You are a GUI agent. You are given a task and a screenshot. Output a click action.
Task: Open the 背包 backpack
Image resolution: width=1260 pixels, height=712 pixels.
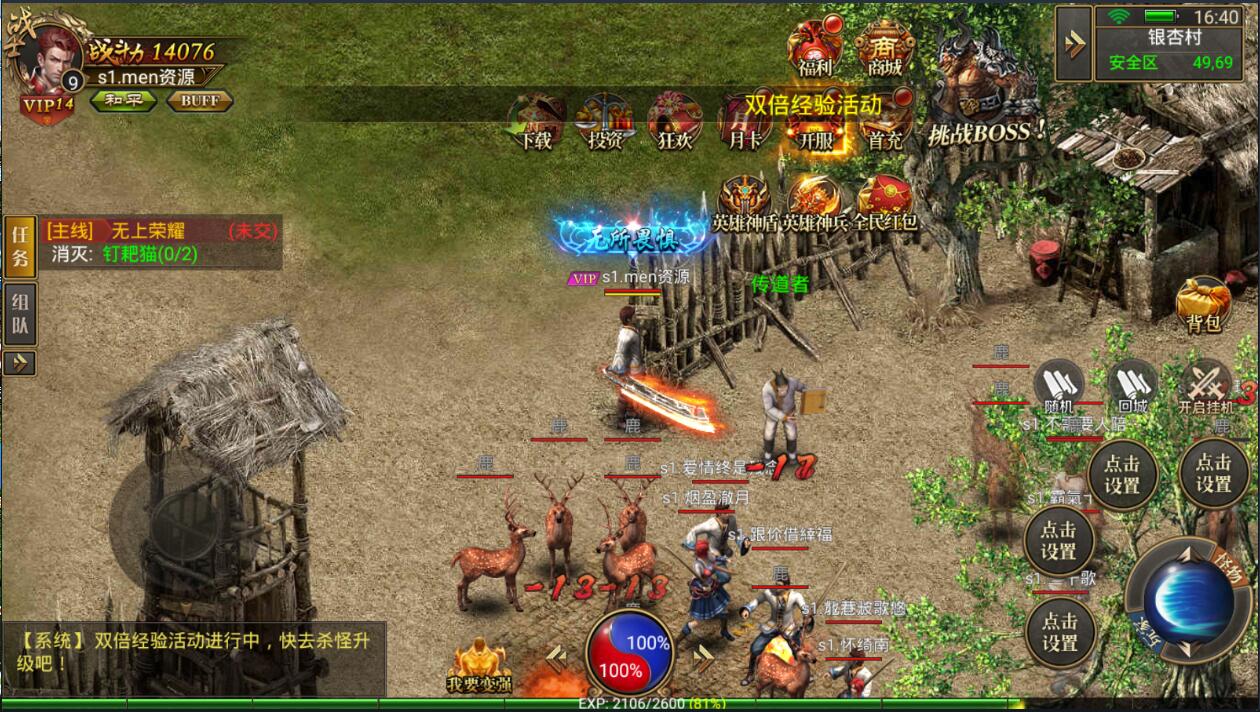[x=1203, y=304]
